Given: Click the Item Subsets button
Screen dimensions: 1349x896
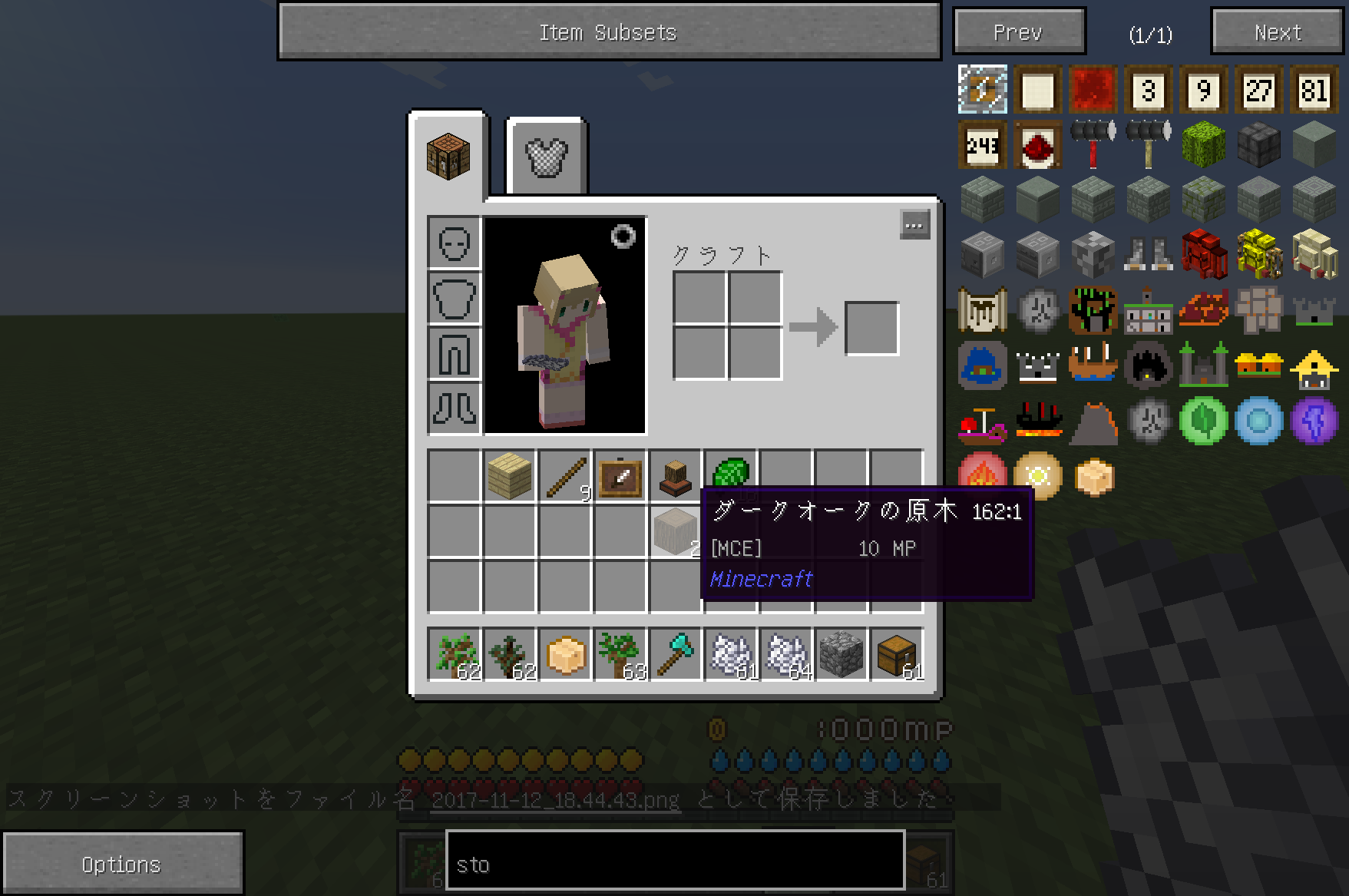Looking at the screenshot, I should click(x=609, y=31).
